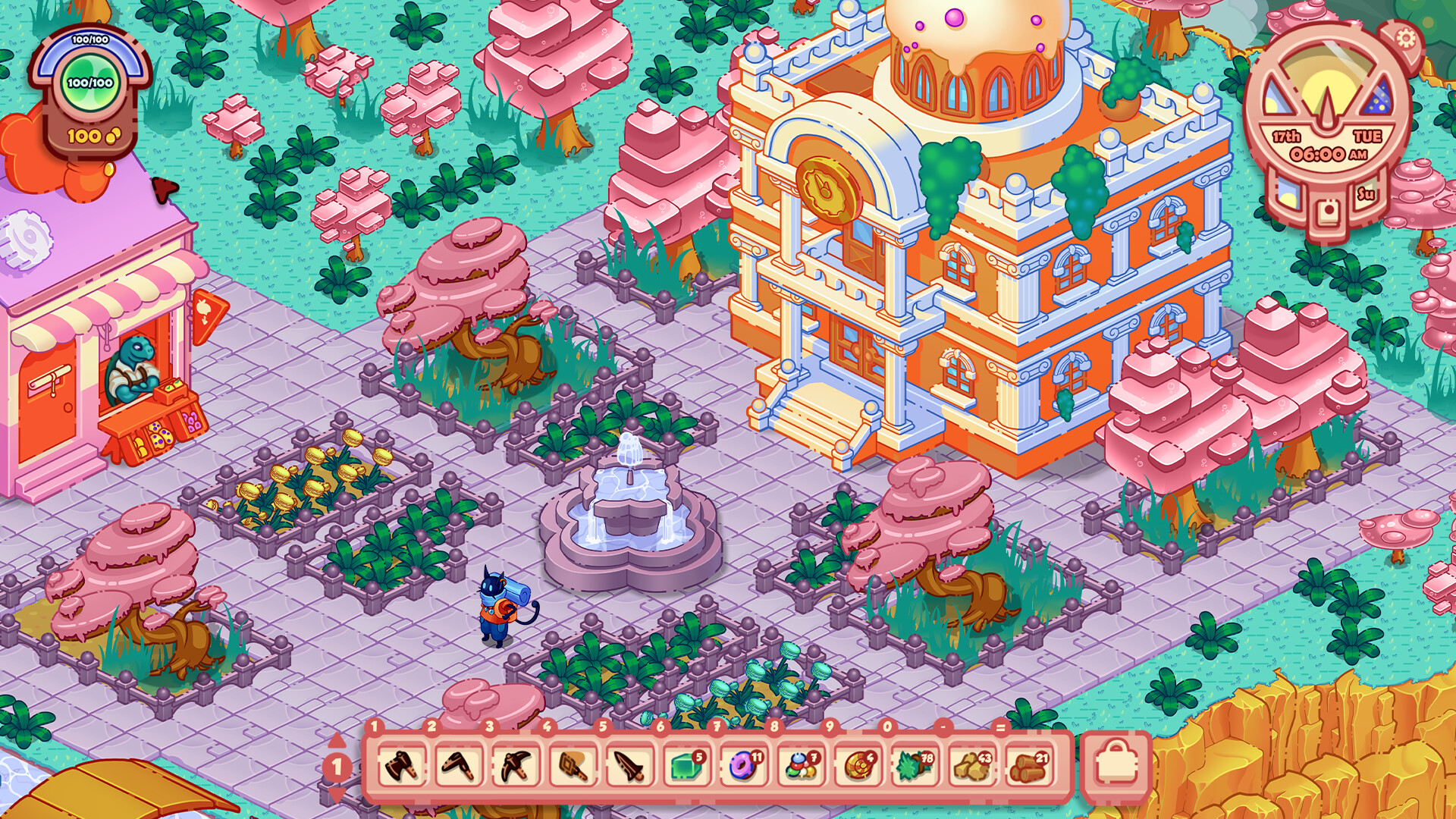The height and width of the screenshot is (819, 1456).
Task: Click the 17th date label on the clock
Action: point(1285,135)
